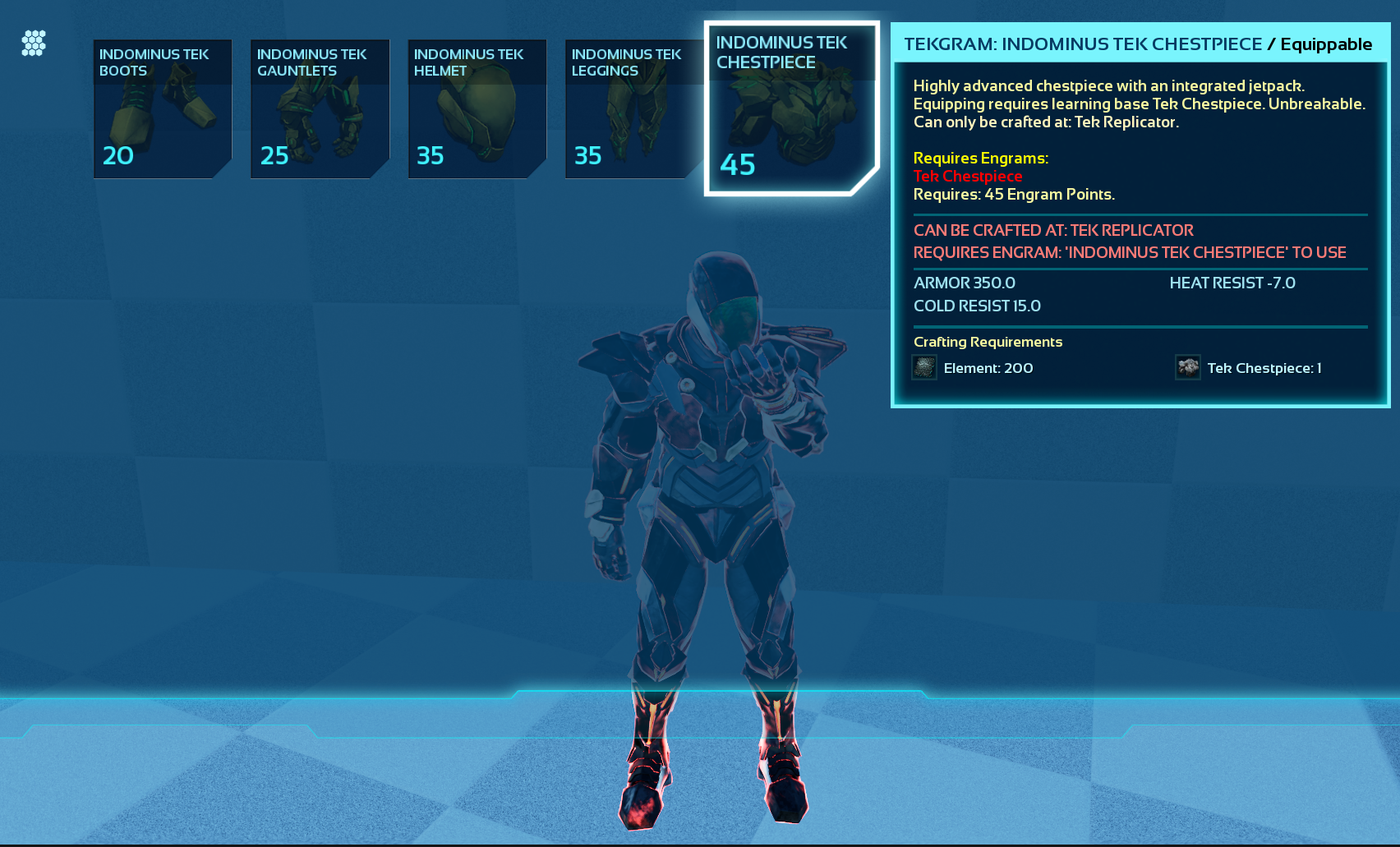Click the highlighted Indominus Tek Chestpiece engram

[790, 109]
